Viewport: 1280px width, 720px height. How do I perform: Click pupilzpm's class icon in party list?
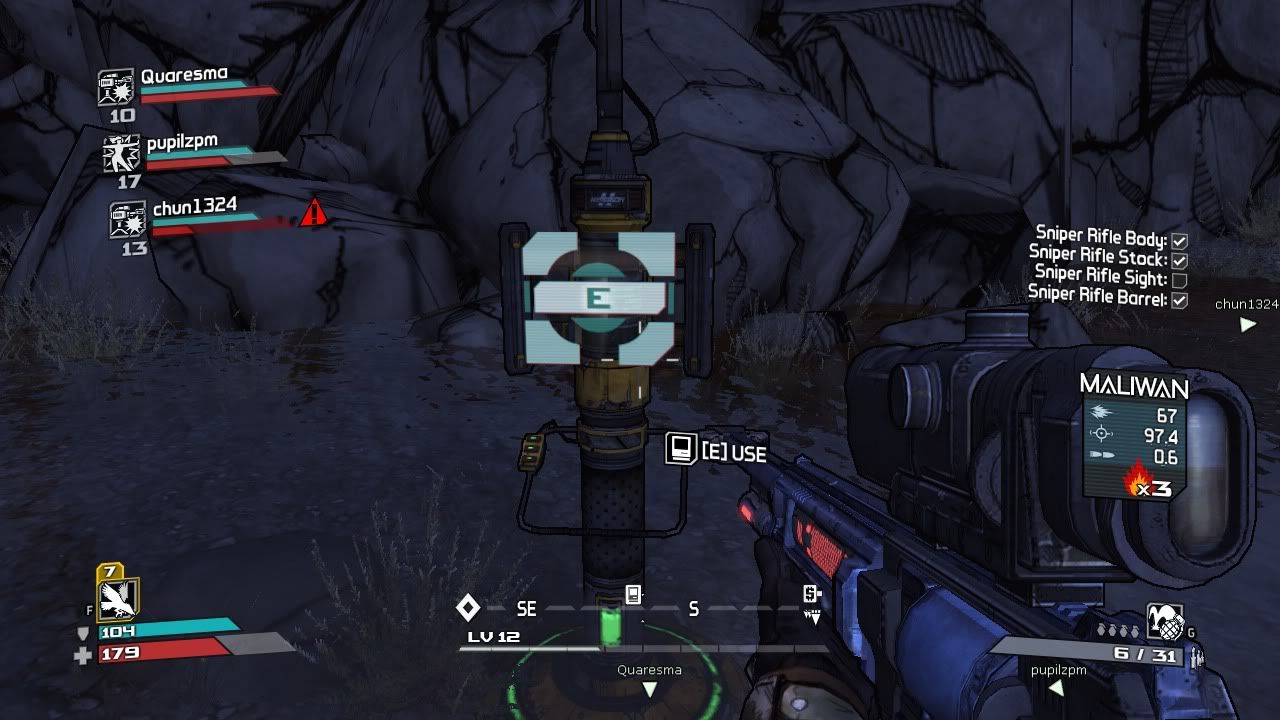click(x=121, y=154)
